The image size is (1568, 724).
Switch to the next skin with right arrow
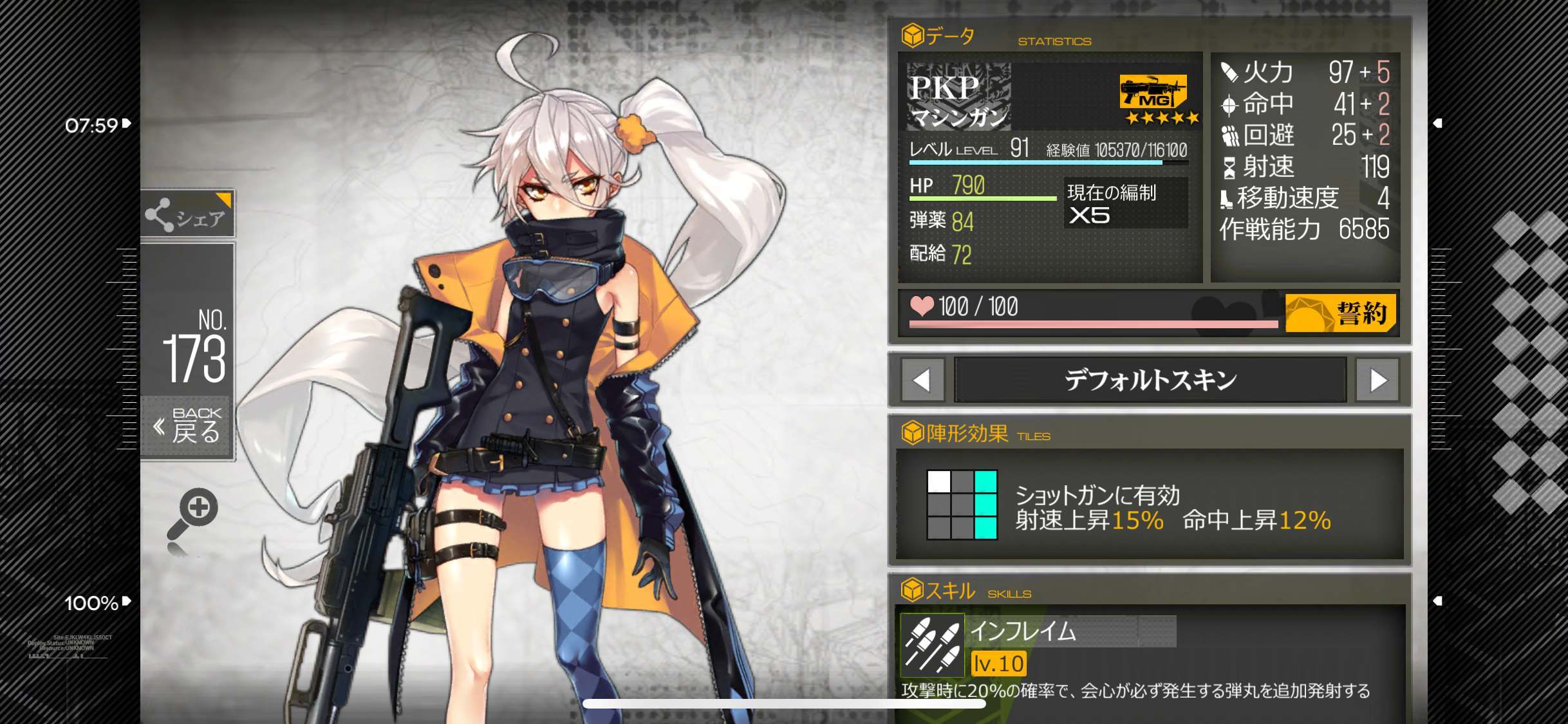point(1377,380)
